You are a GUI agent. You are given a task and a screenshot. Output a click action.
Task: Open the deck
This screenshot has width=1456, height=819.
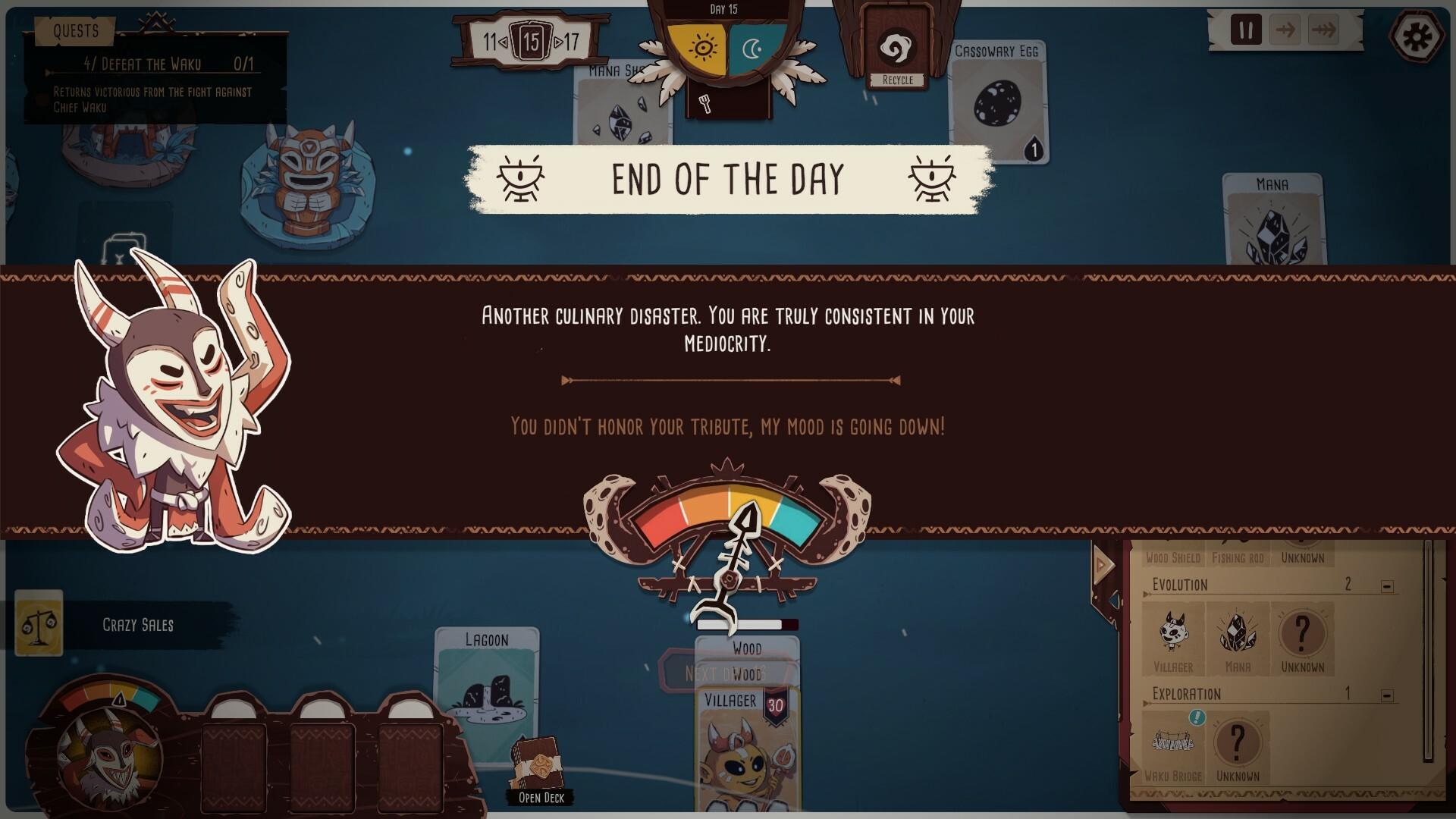[x=540, y=770]
